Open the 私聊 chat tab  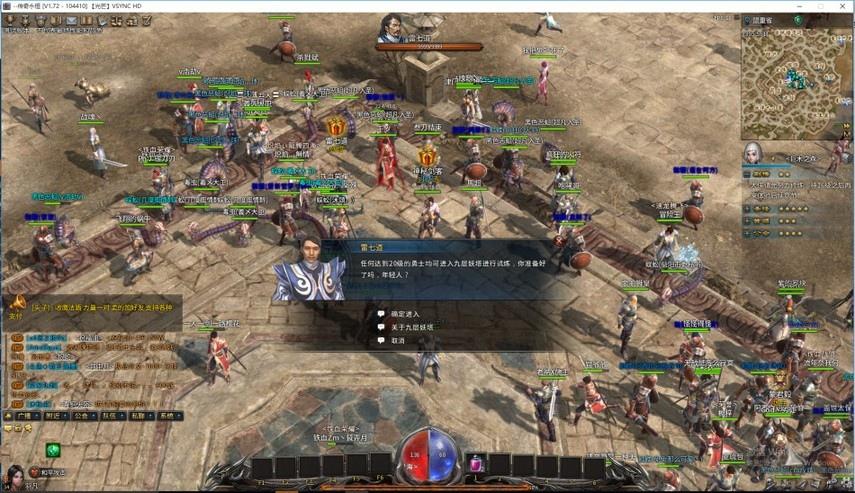pyautogui.click(x=142, y=414)
